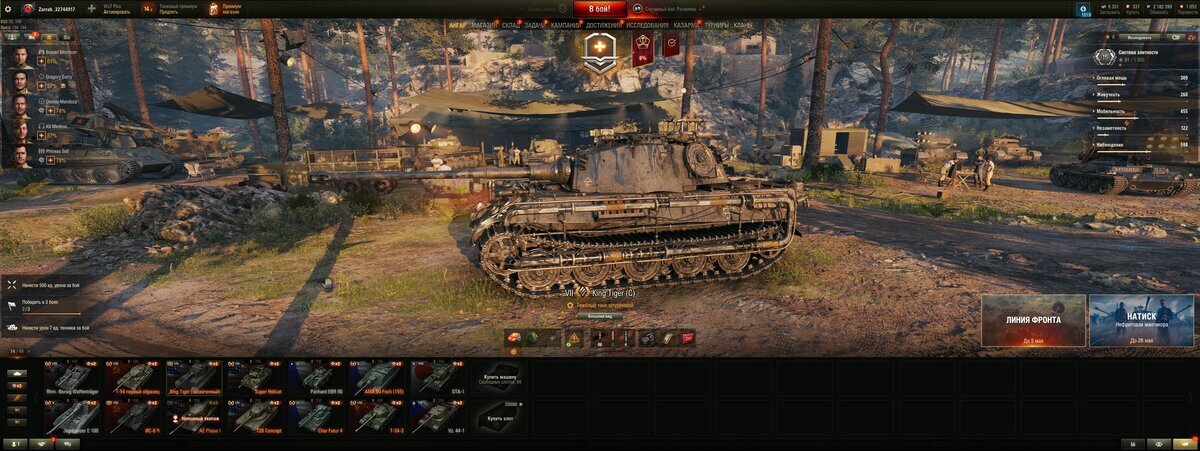Go to the ДОСТИЖЕНИЯ (achievements) tab

(603, 25)
